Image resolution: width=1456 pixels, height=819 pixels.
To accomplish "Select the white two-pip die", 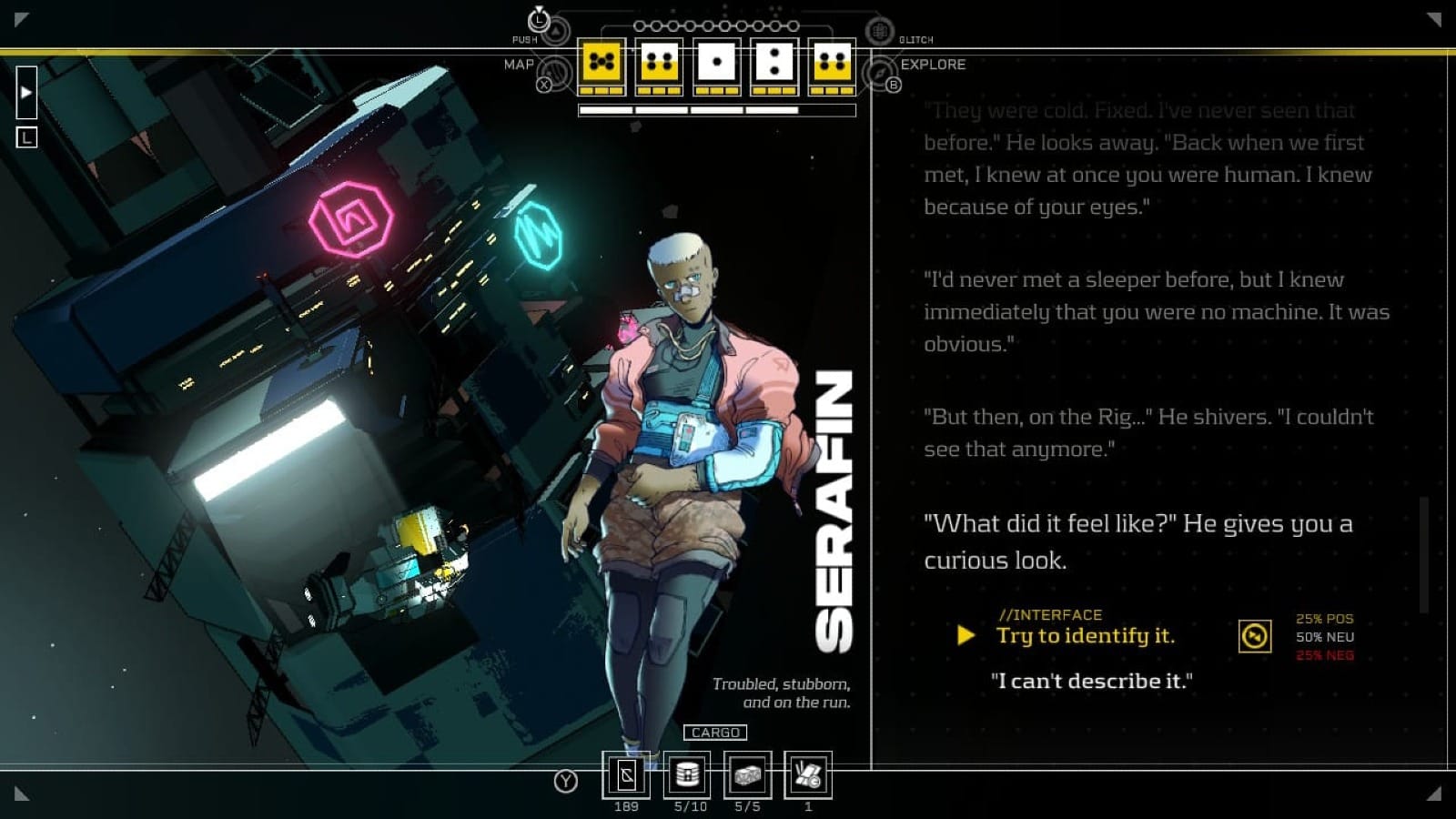I will pos(773,63).
